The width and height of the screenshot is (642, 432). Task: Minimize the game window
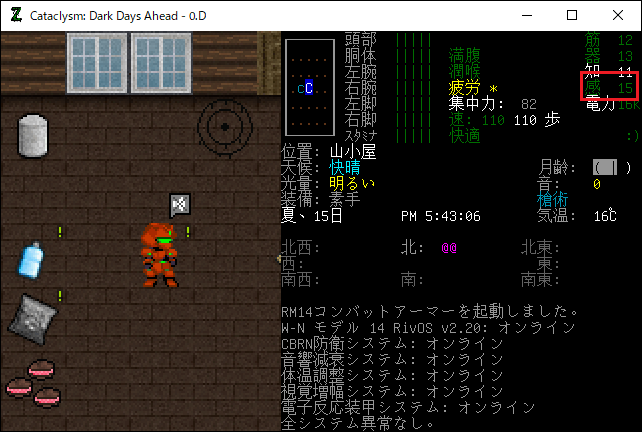coord(526,15)
